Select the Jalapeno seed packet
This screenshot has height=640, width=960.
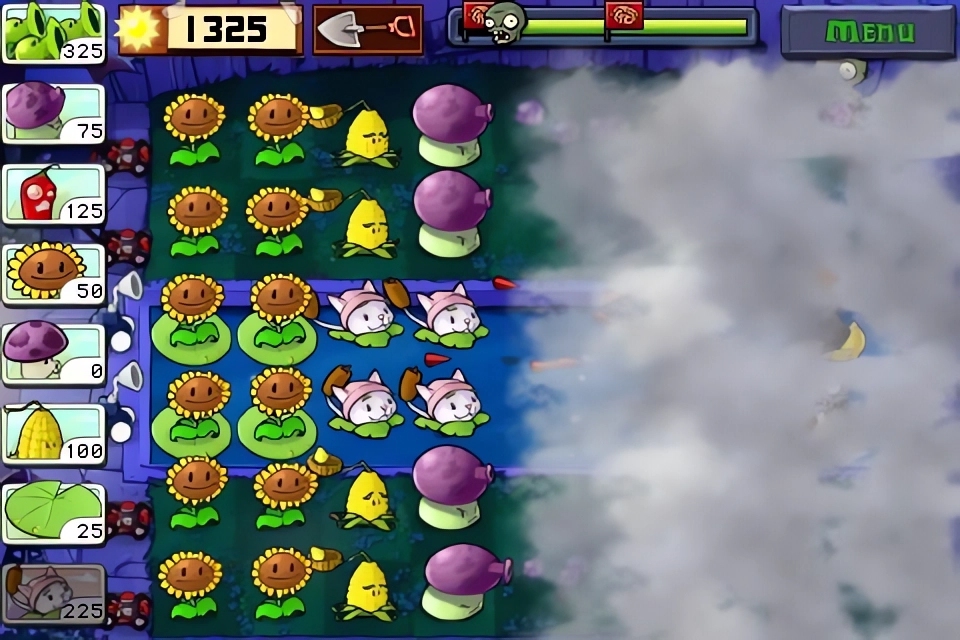[x=54, y=193]
